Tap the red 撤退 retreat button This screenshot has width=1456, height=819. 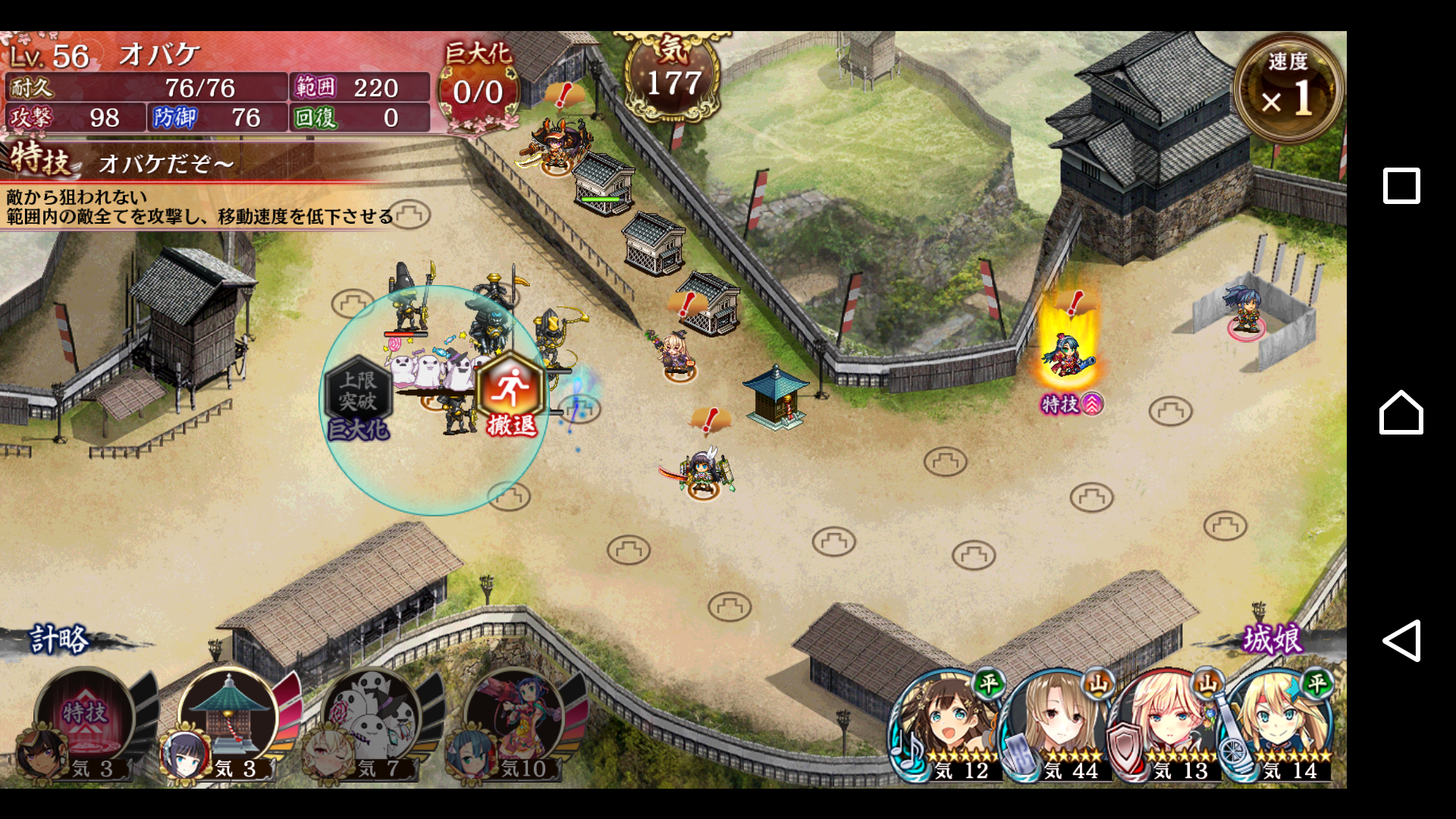(511, 396)
